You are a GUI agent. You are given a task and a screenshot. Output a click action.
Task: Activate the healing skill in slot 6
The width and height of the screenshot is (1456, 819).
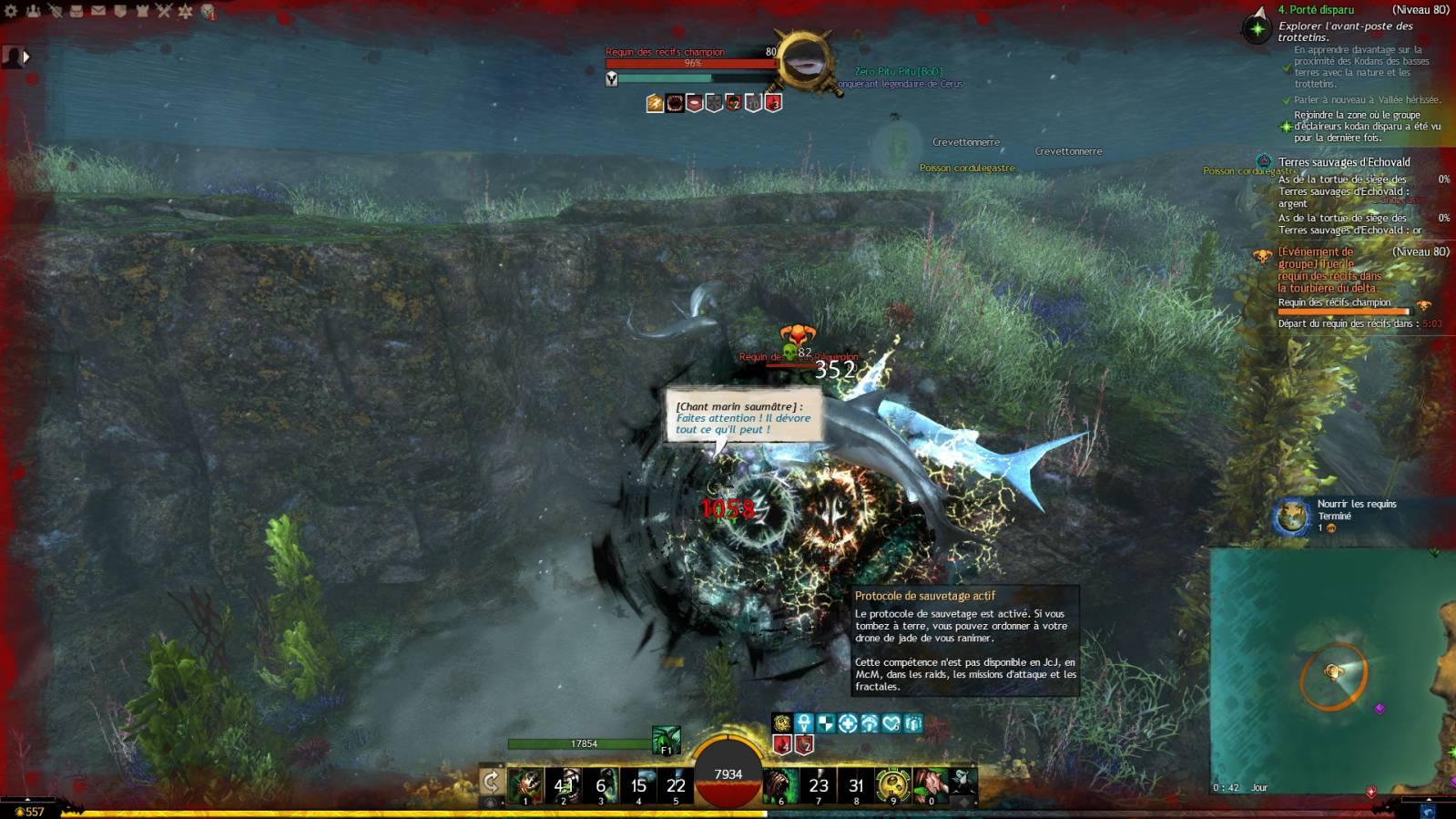780,784
